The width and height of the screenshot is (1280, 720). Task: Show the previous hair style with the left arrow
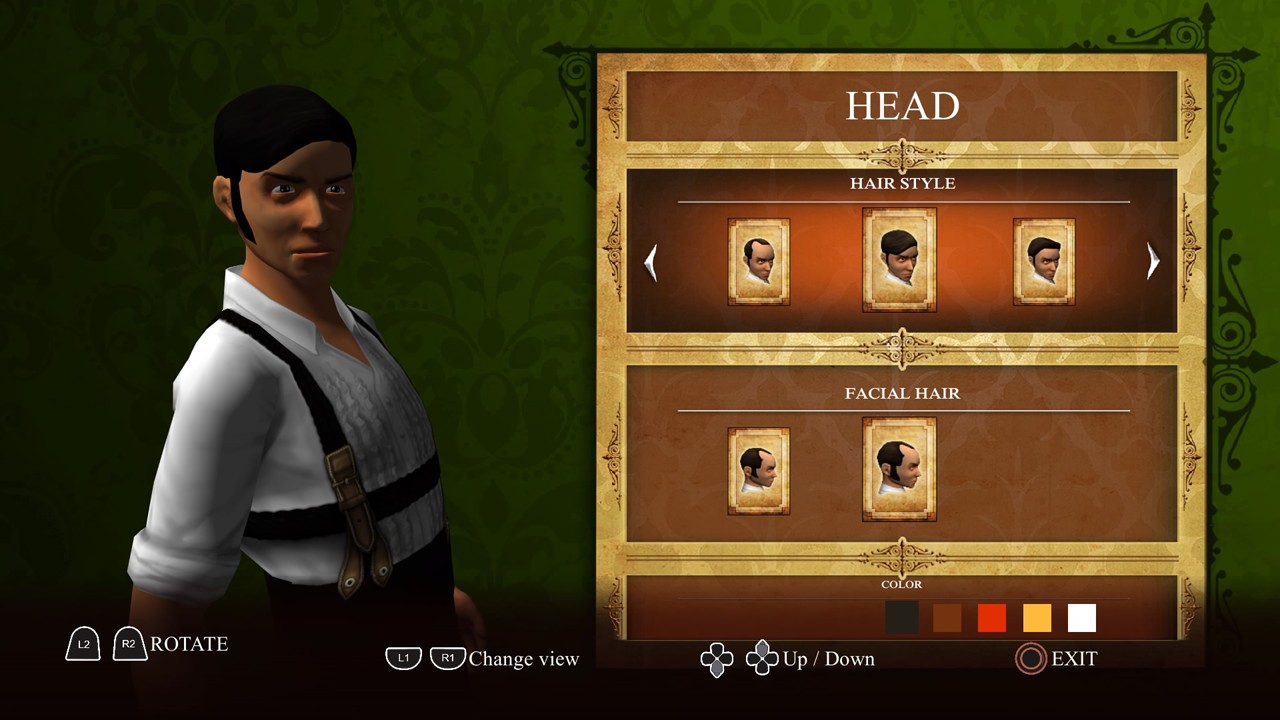pyautogui.click(x=651, y=262)
